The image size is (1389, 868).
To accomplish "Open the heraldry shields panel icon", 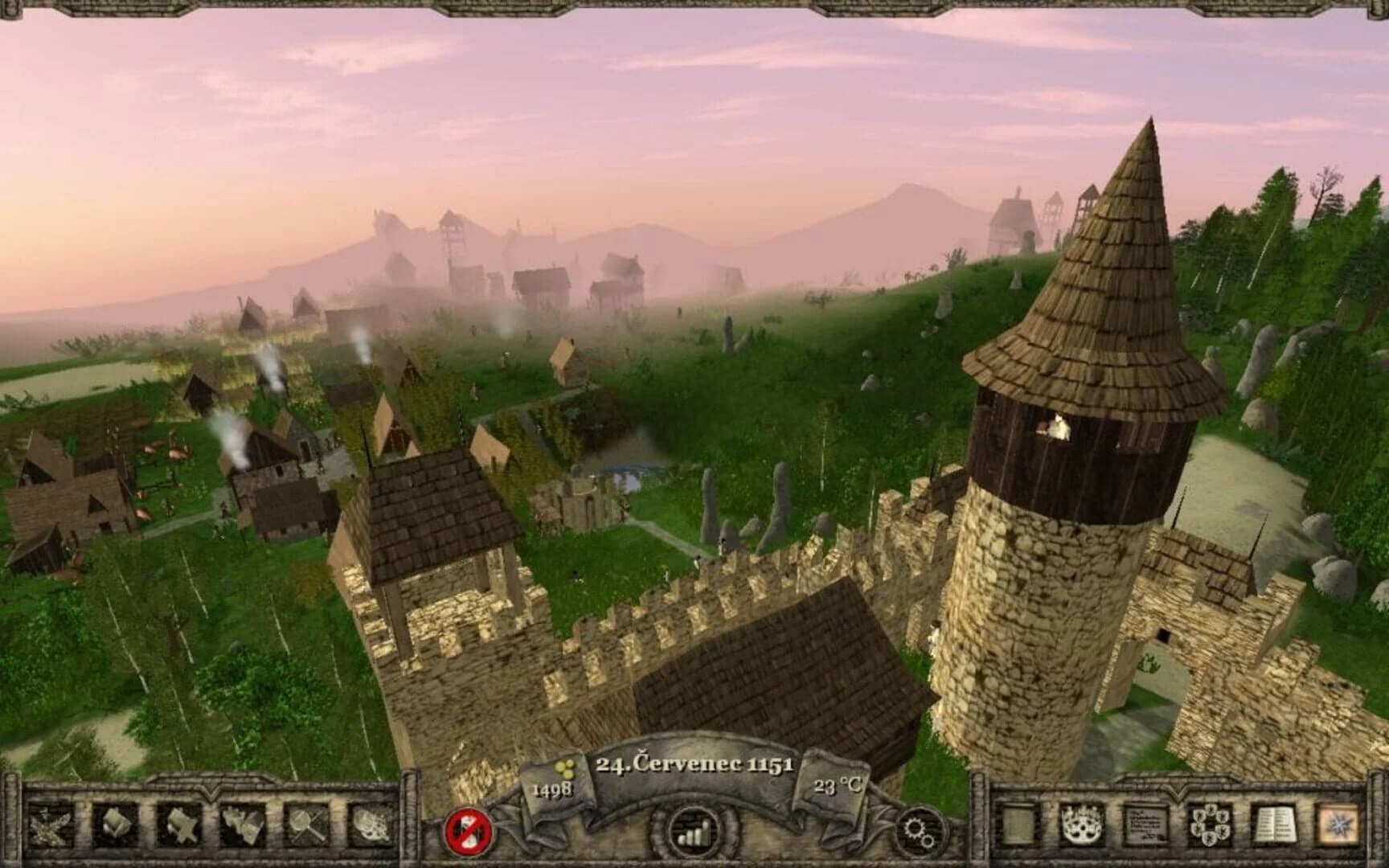I will [1210, 826].
